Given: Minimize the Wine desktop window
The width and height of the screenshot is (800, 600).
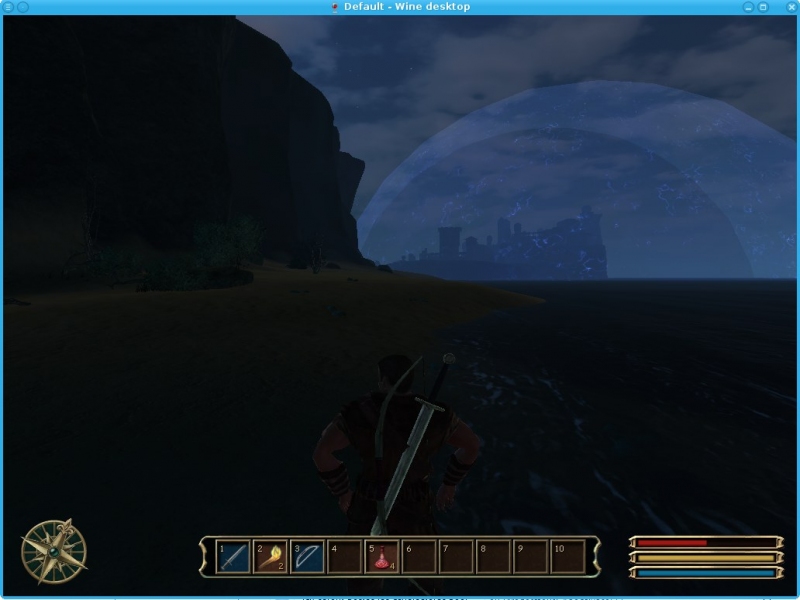Looking at the screenshot, I should tap(748, 7).
